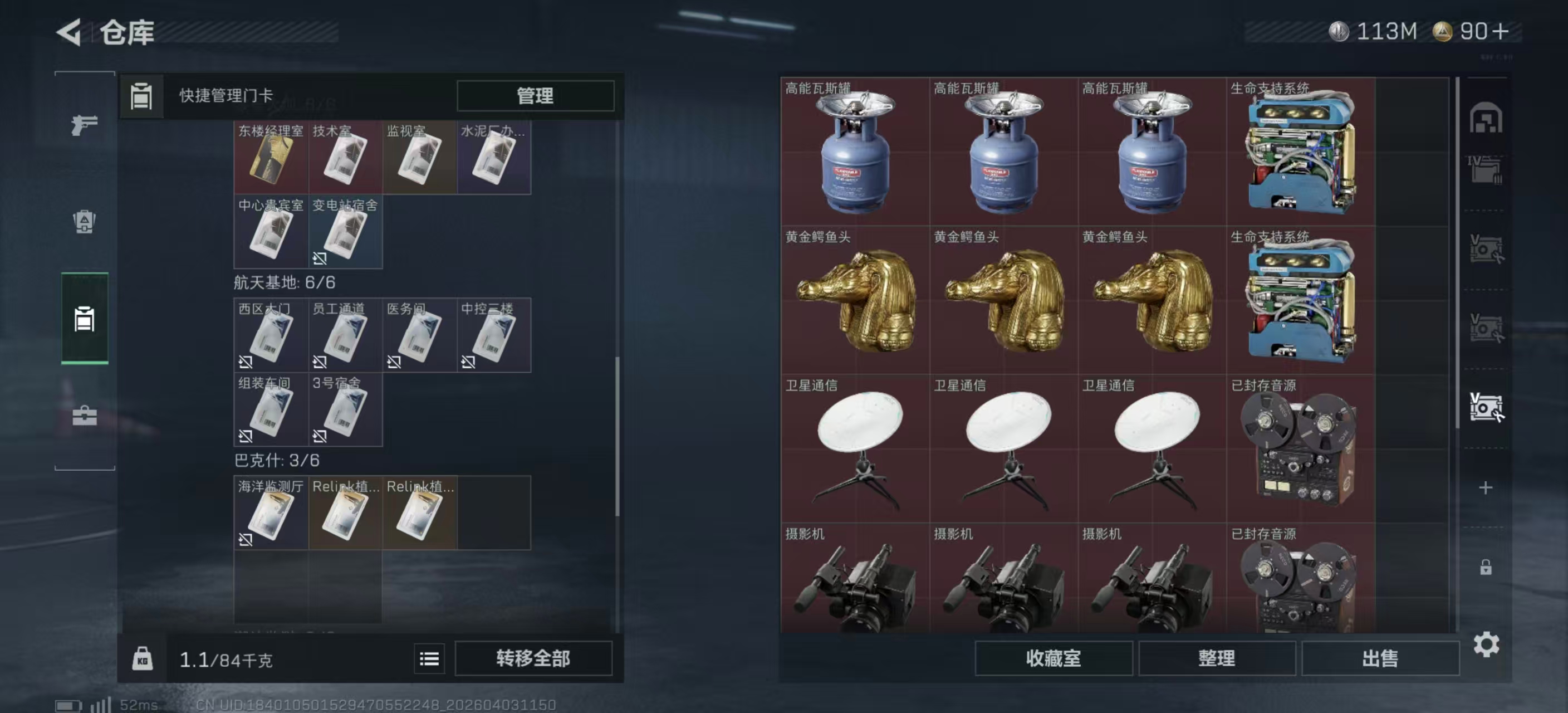
Task: Click the 转移全部 transfer all button
Action: pos(535,659)
